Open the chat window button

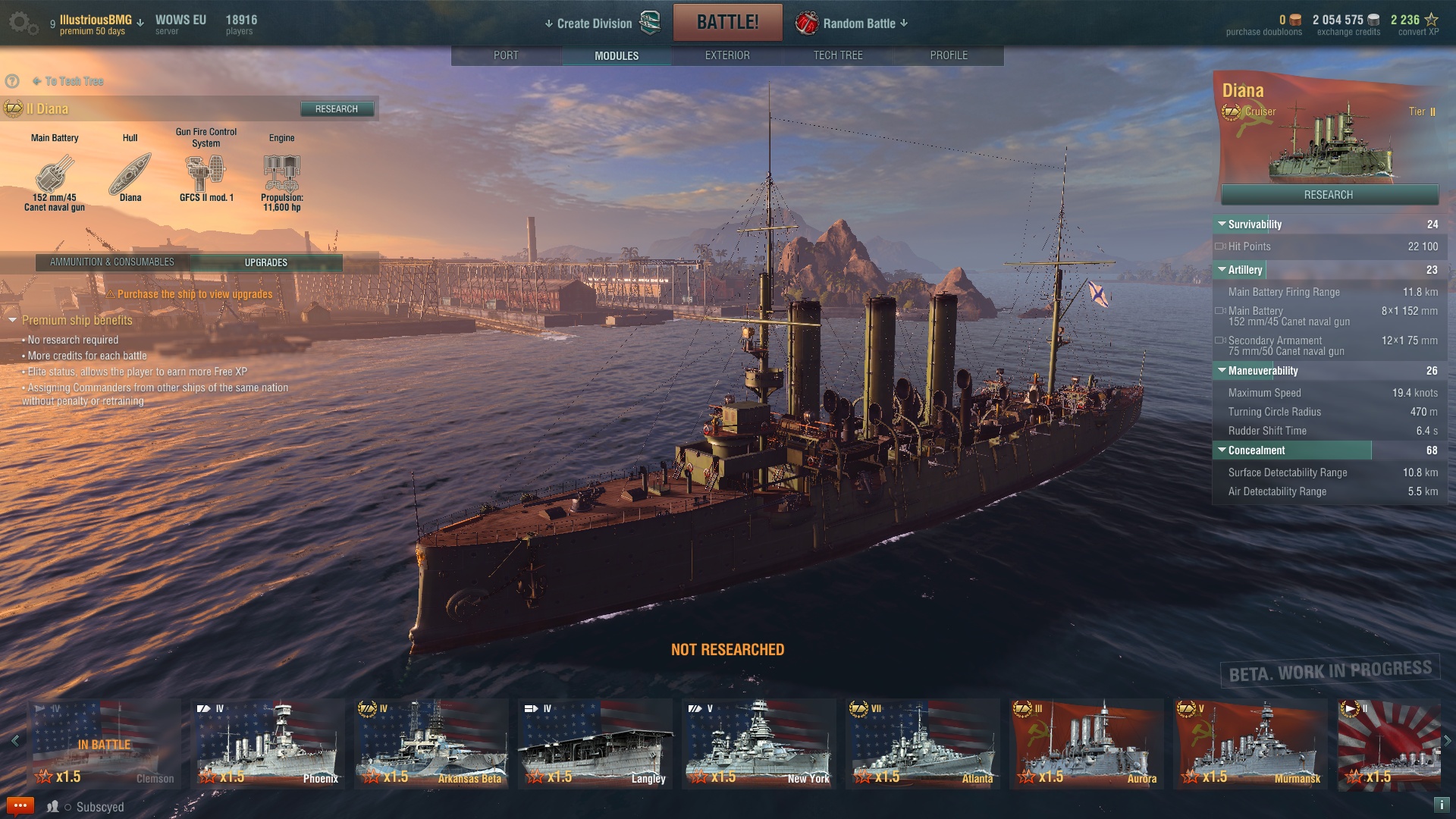tap(20, 805)
